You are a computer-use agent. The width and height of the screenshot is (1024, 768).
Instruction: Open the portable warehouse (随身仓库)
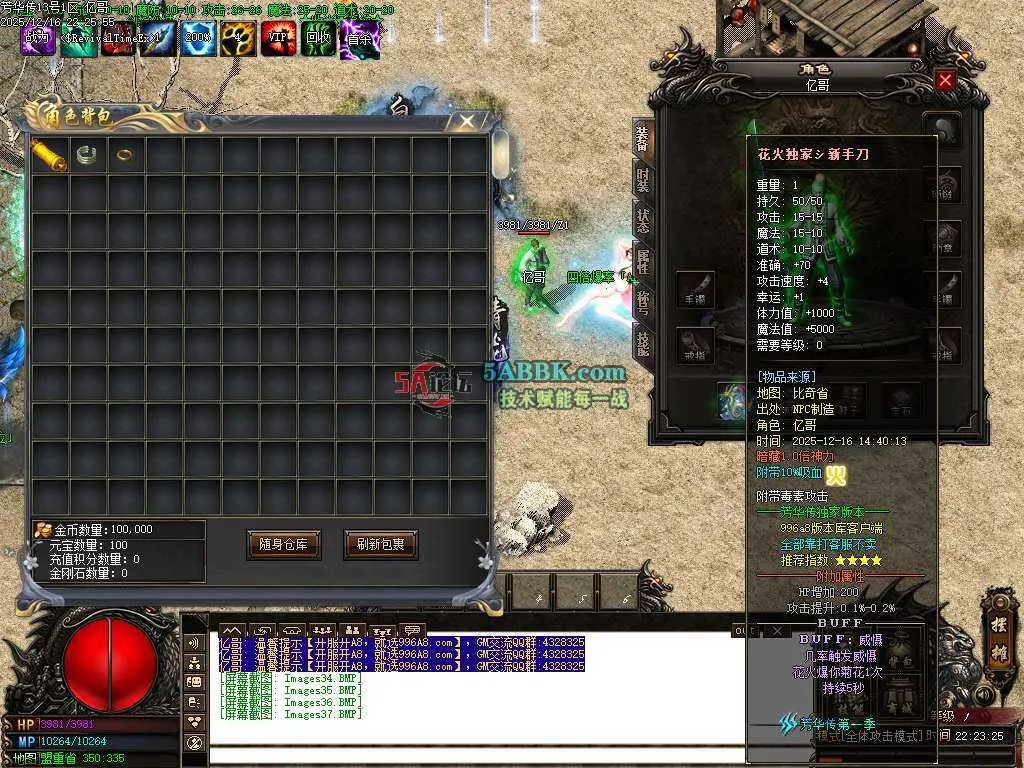[283, 545]
